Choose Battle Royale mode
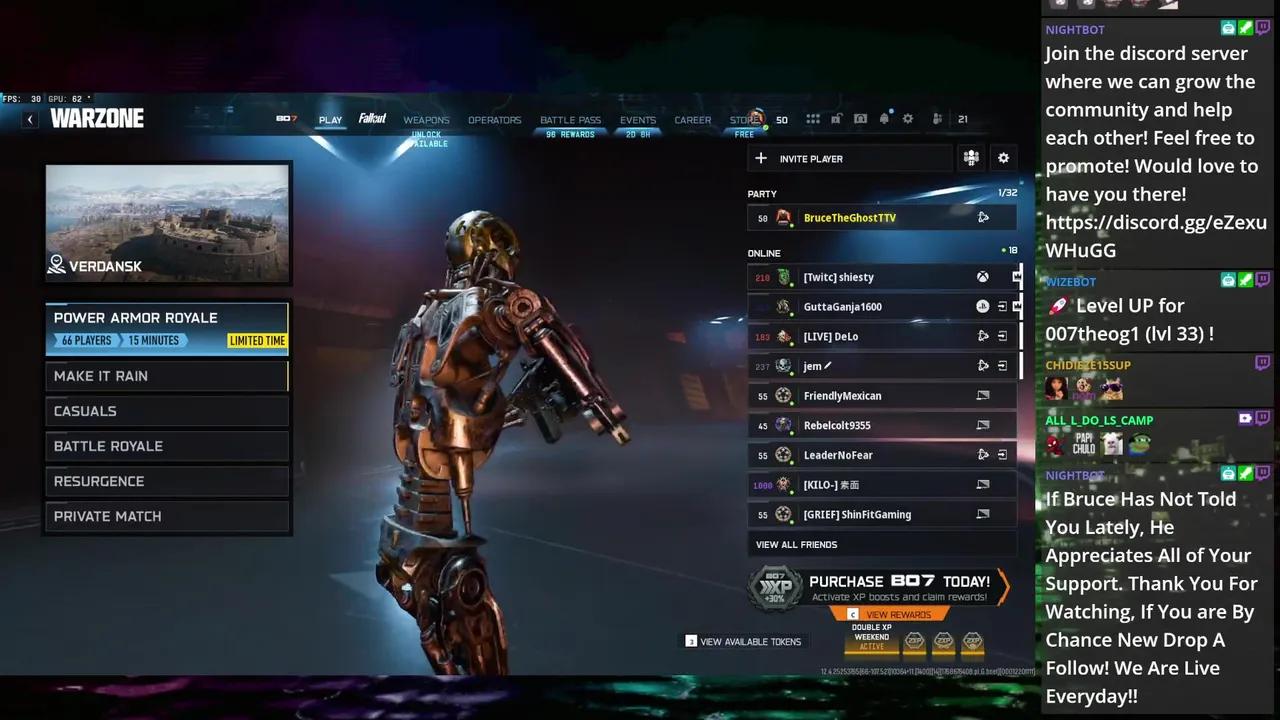 click(x=167, y=446)
